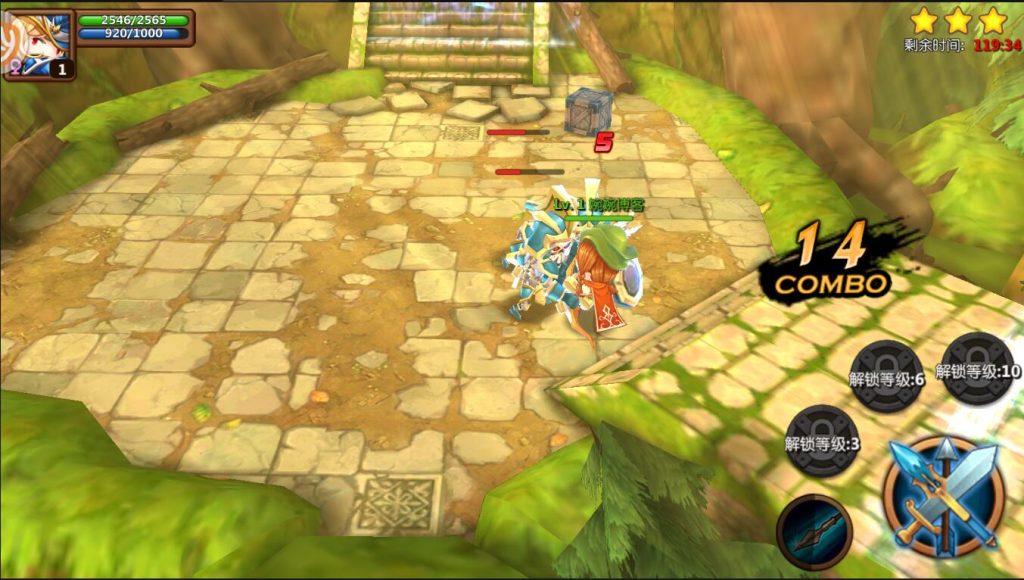This screenshot has width=1024, height=580.
Task: Select the locked skill requiring level 10
Action: [977, 369]
